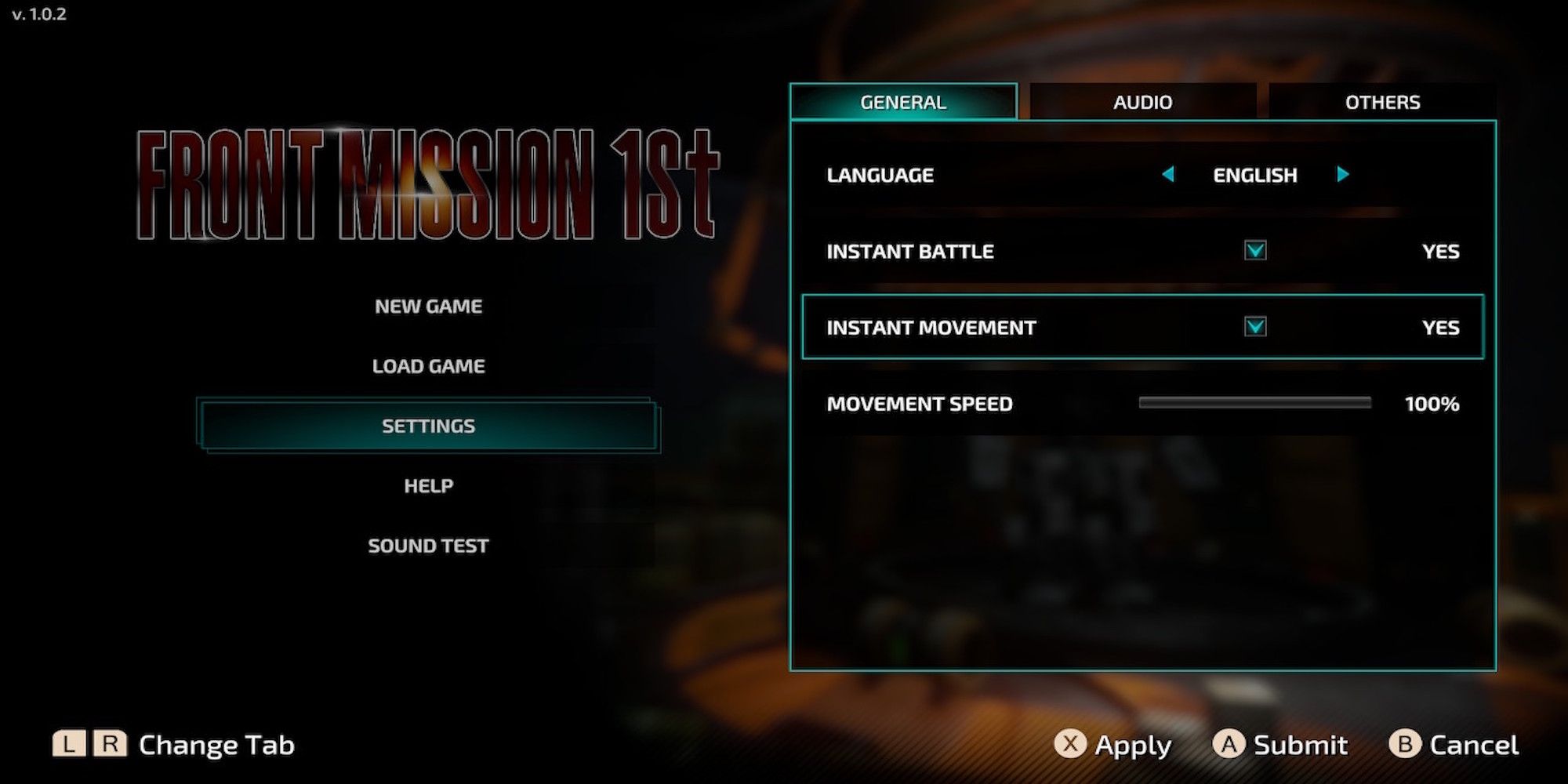Open the Others settings tab

pyautogui.click(x=1383, y=102)
